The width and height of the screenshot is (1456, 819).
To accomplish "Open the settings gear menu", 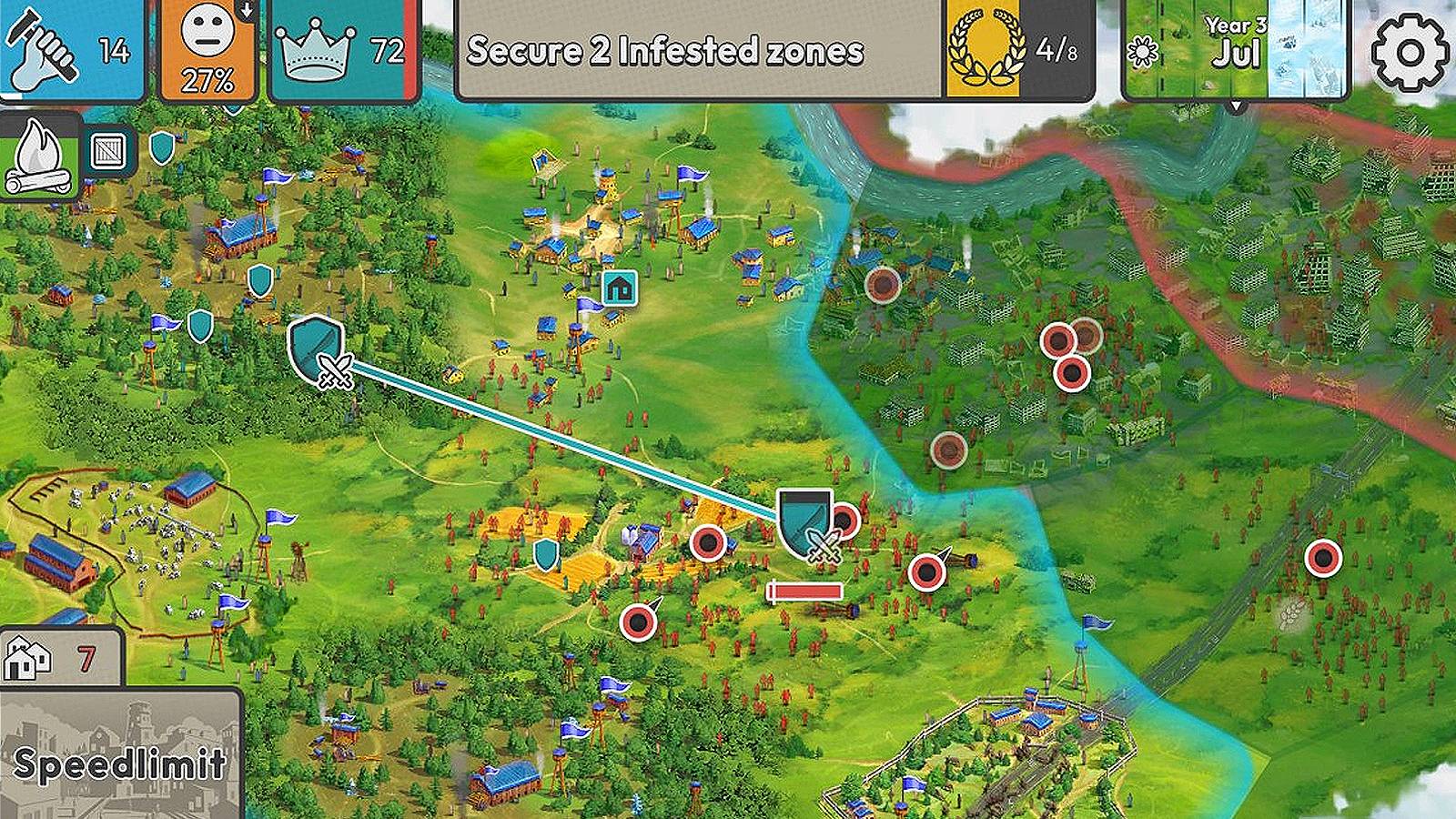I will [x=1410, y=52].
